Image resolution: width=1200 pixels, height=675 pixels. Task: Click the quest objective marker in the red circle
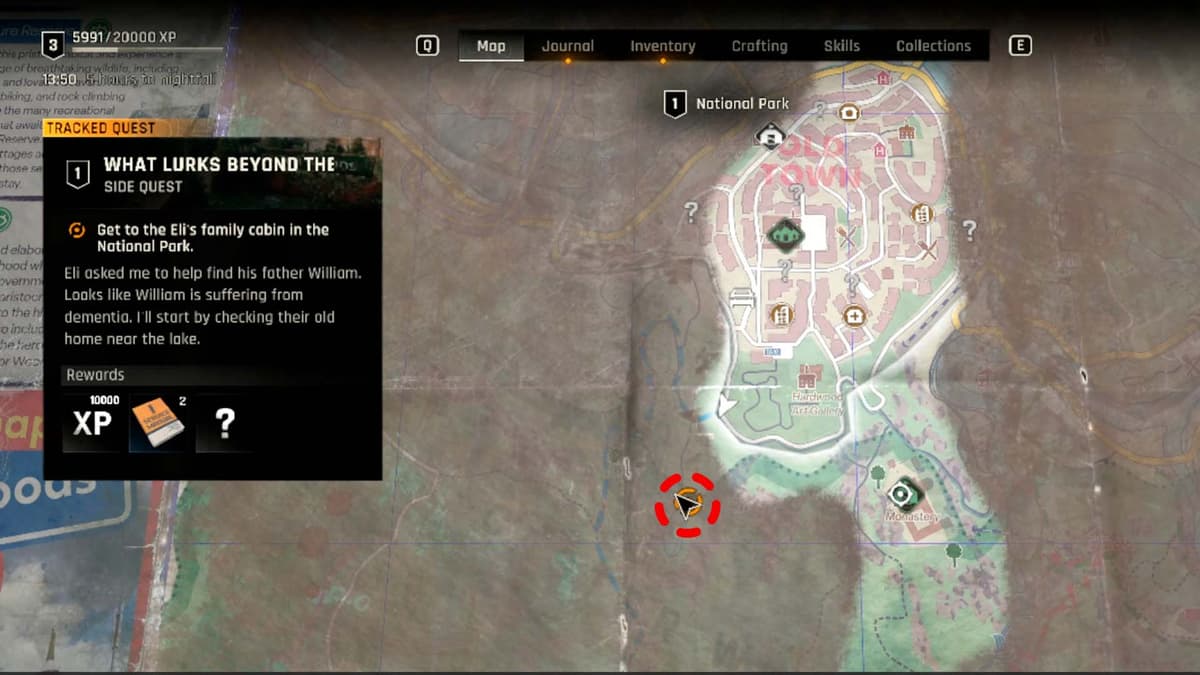pos(687,504)
